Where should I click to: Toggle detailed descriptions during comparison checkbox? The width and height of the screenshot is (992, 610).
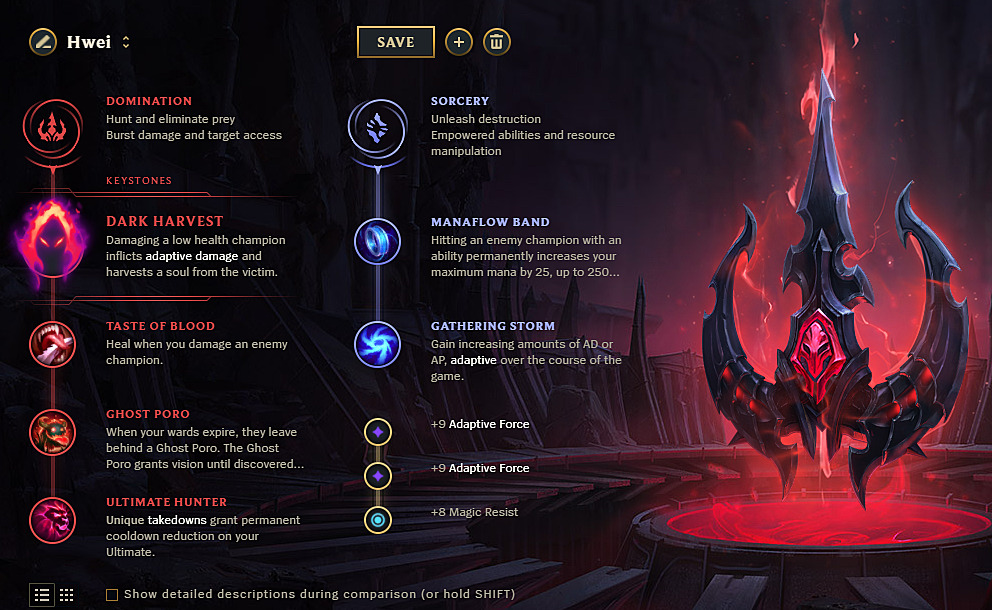click(x=112, y=595)
